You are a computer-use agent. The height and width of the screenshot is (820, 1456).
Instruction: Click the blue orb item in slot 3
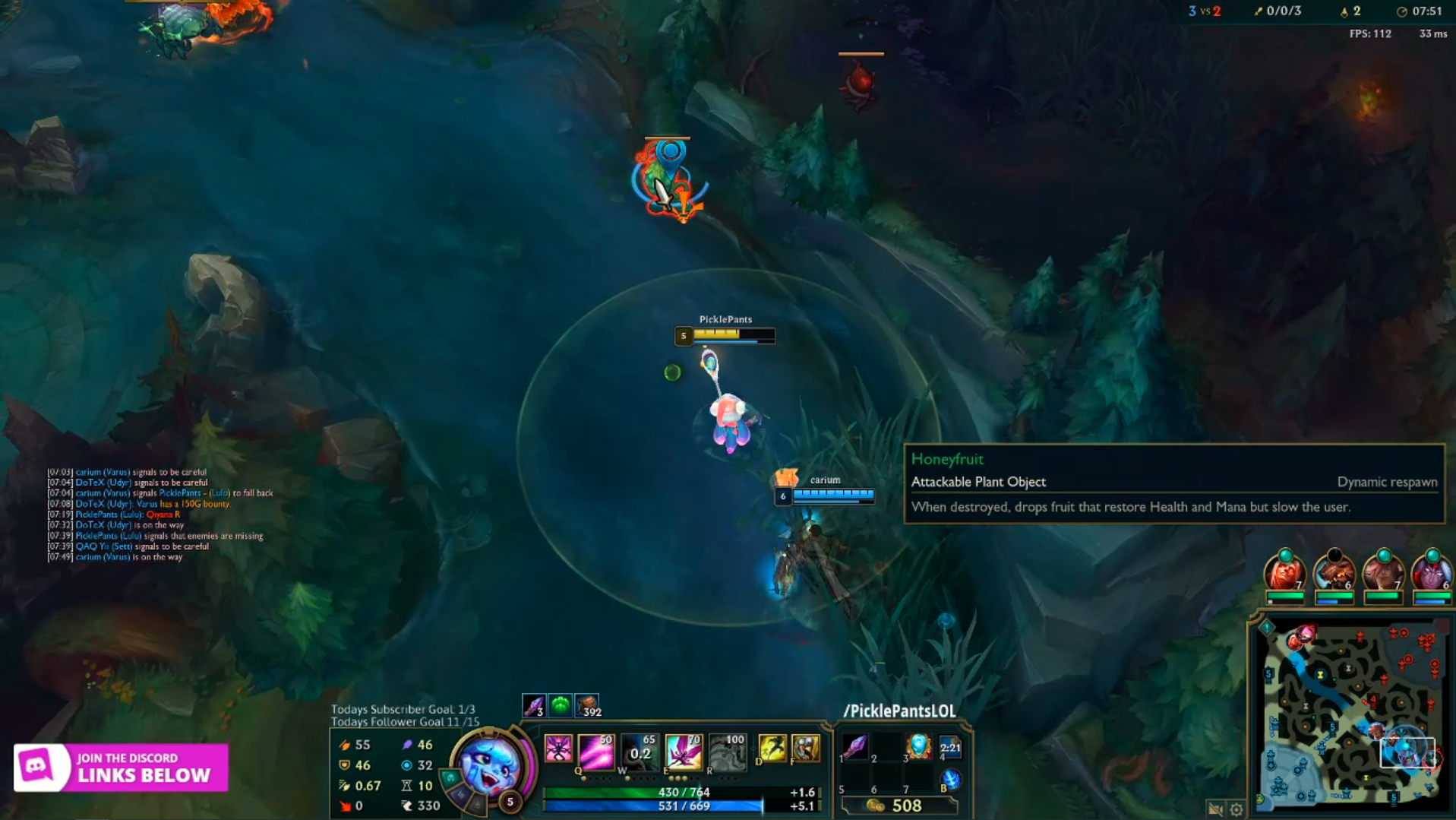(918, 747)
